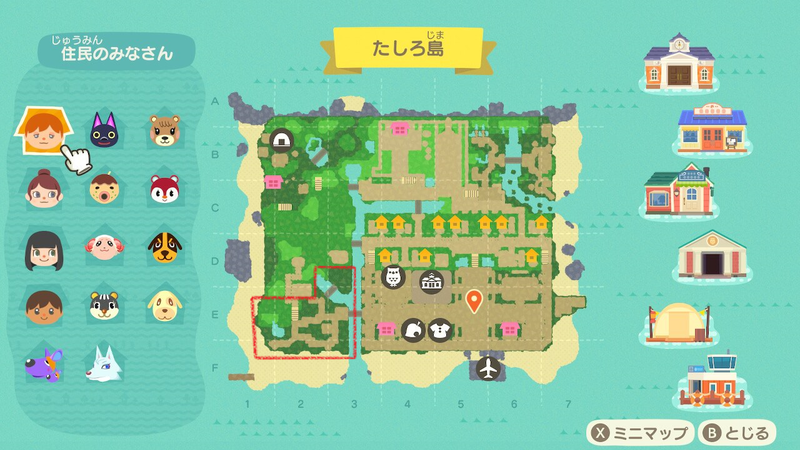Click the owl museum marker on the map
This screenshot has width=800, height=450.
[391, 277]
